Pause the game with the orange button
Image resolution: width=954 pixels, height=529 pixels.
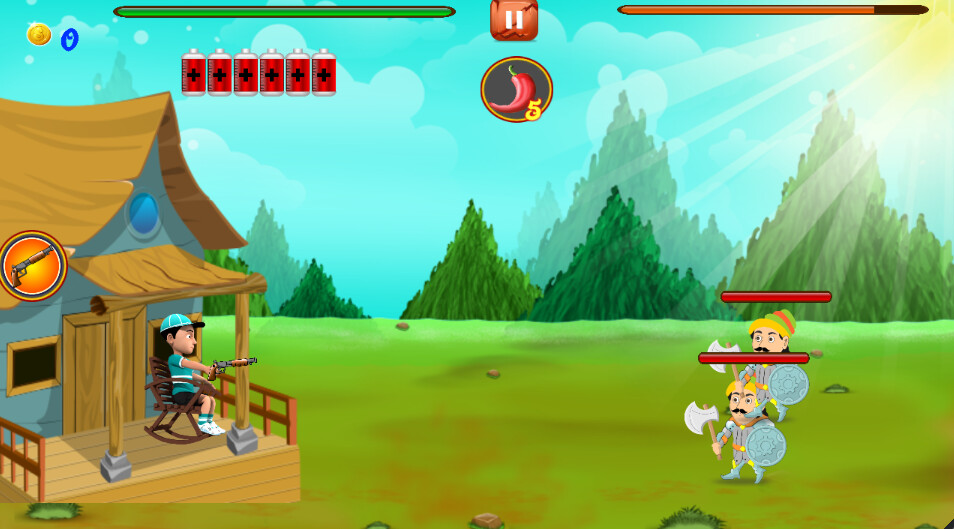click(514, 19)
